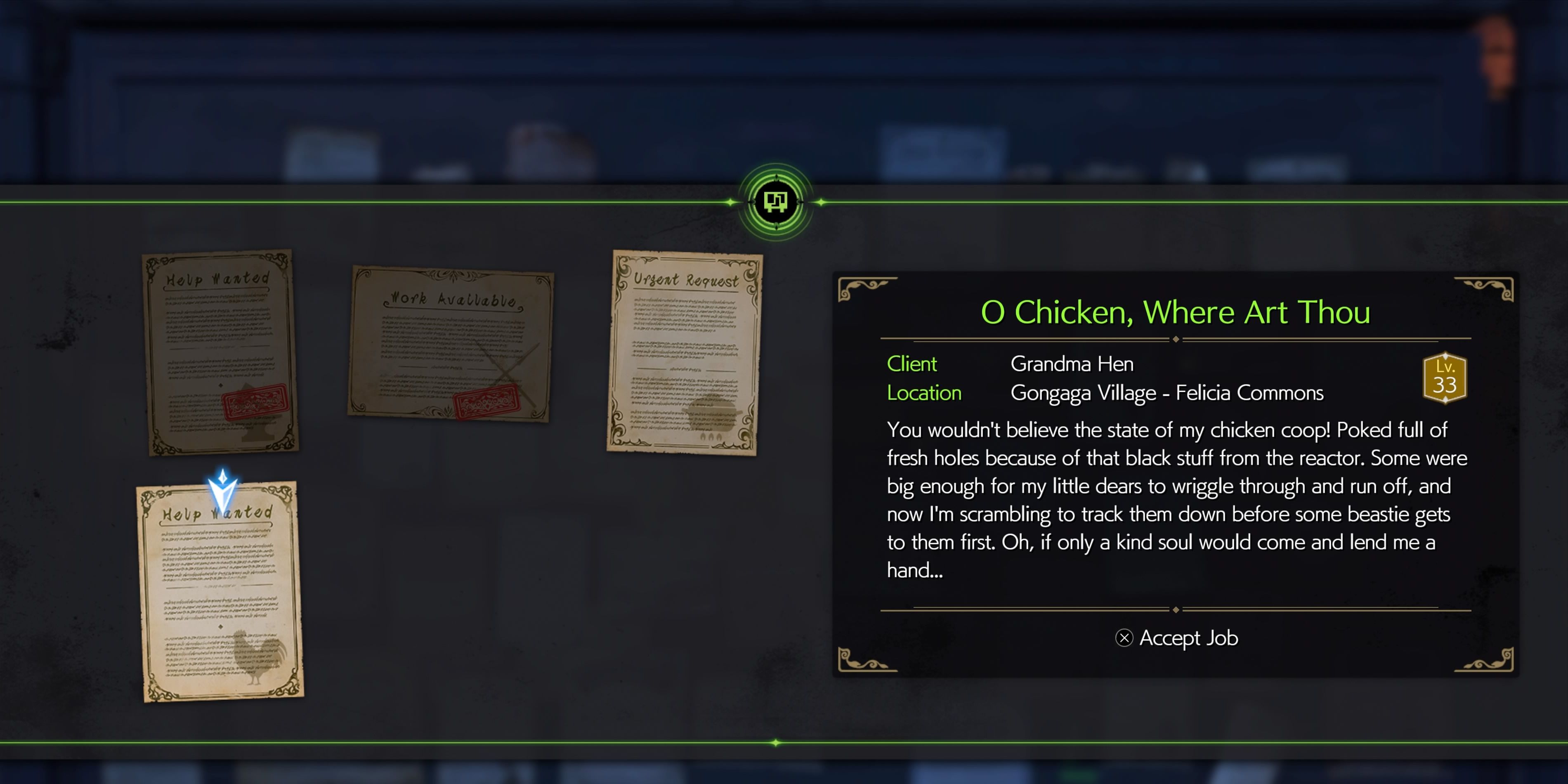Click the circled X button icon beside Accept Job
Screen dimensions: 1568x784
click(1125, 638)
